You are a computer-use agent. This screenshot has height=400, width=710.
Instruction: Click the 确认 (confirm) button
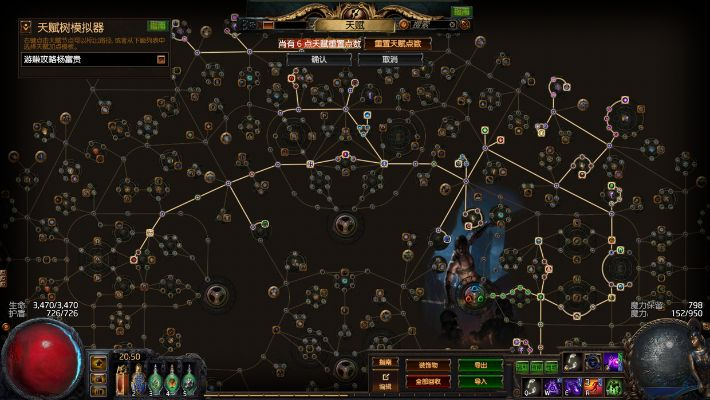pos(319,59)
